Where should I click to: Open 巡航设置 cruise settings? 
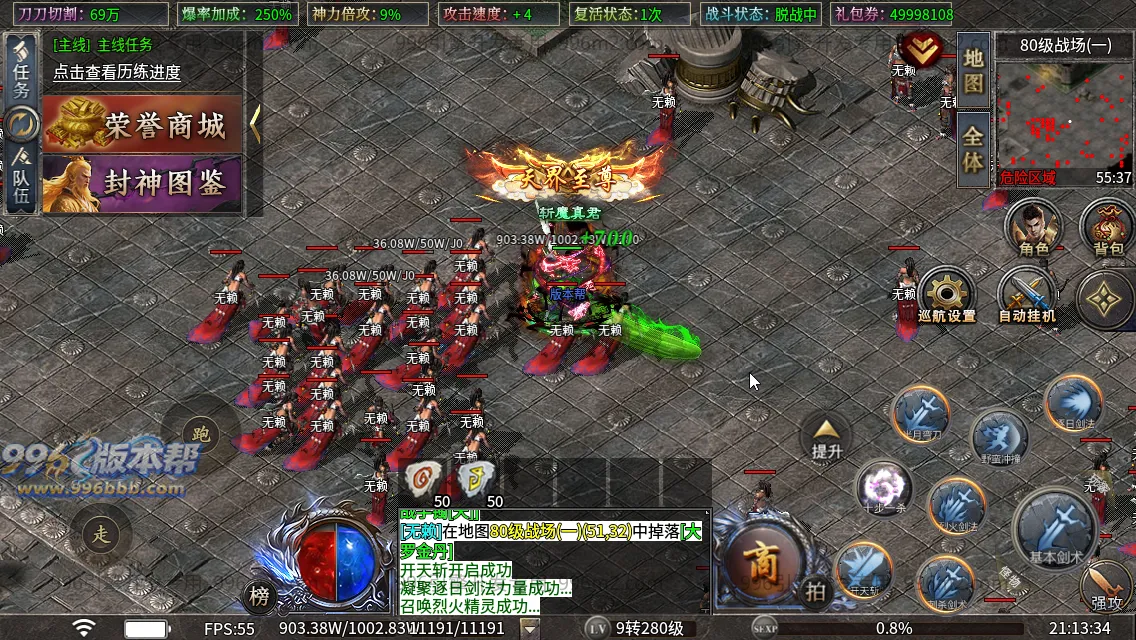click(x=946, y=296)
